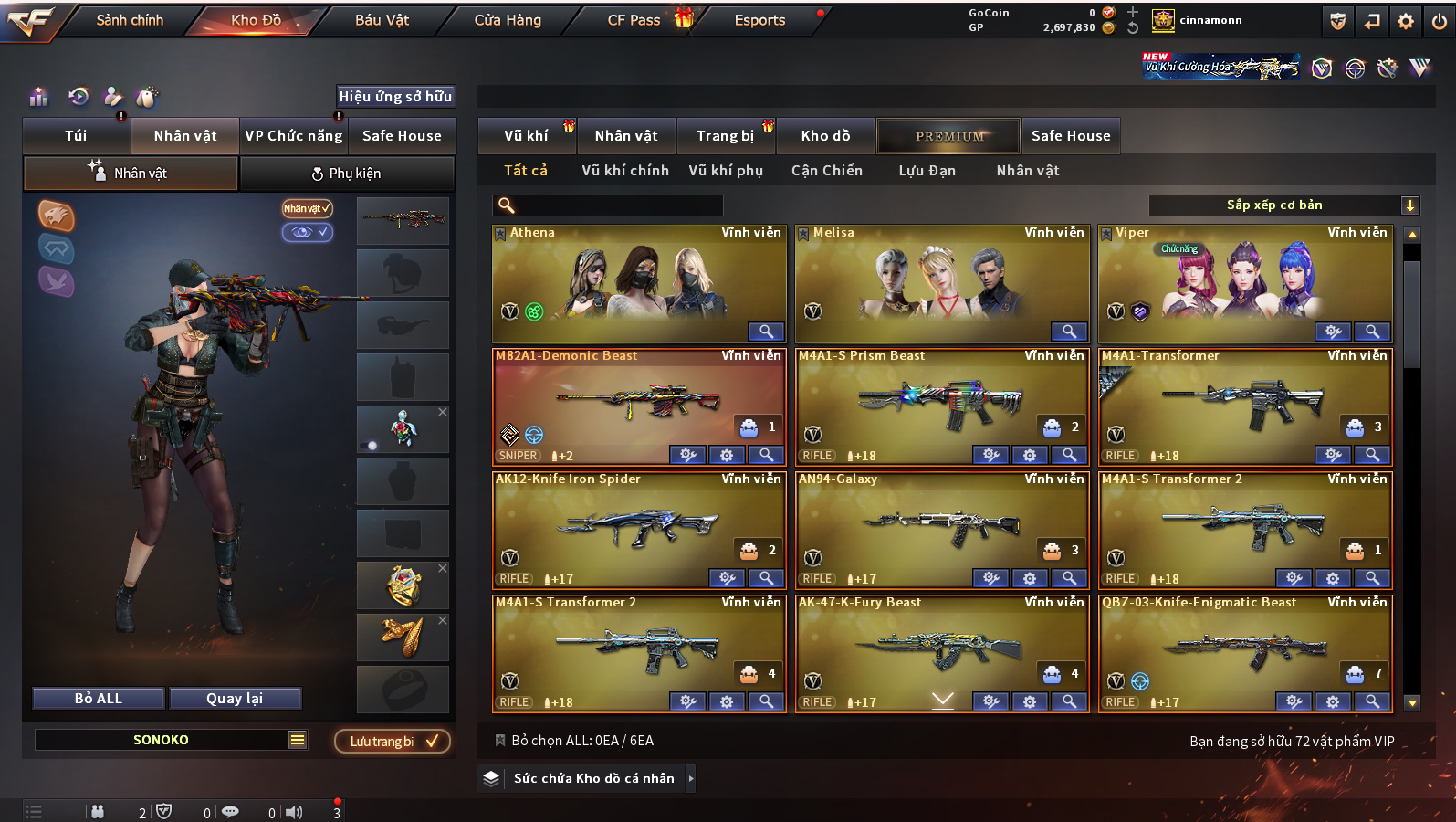Select the Túi bag tab
The height and width of the screenshot is (822, 1456).
click(76, 136)
